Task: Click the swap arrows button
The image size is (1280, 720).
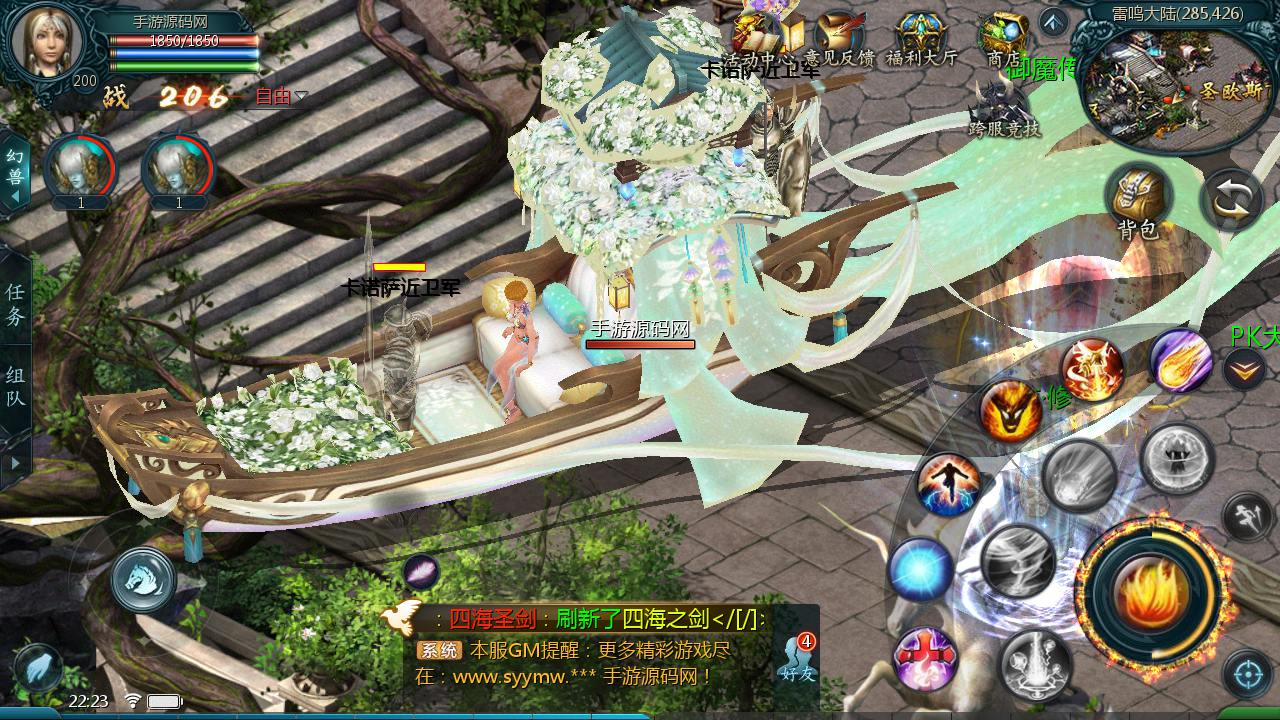Action: click(x=1232, y=200)
